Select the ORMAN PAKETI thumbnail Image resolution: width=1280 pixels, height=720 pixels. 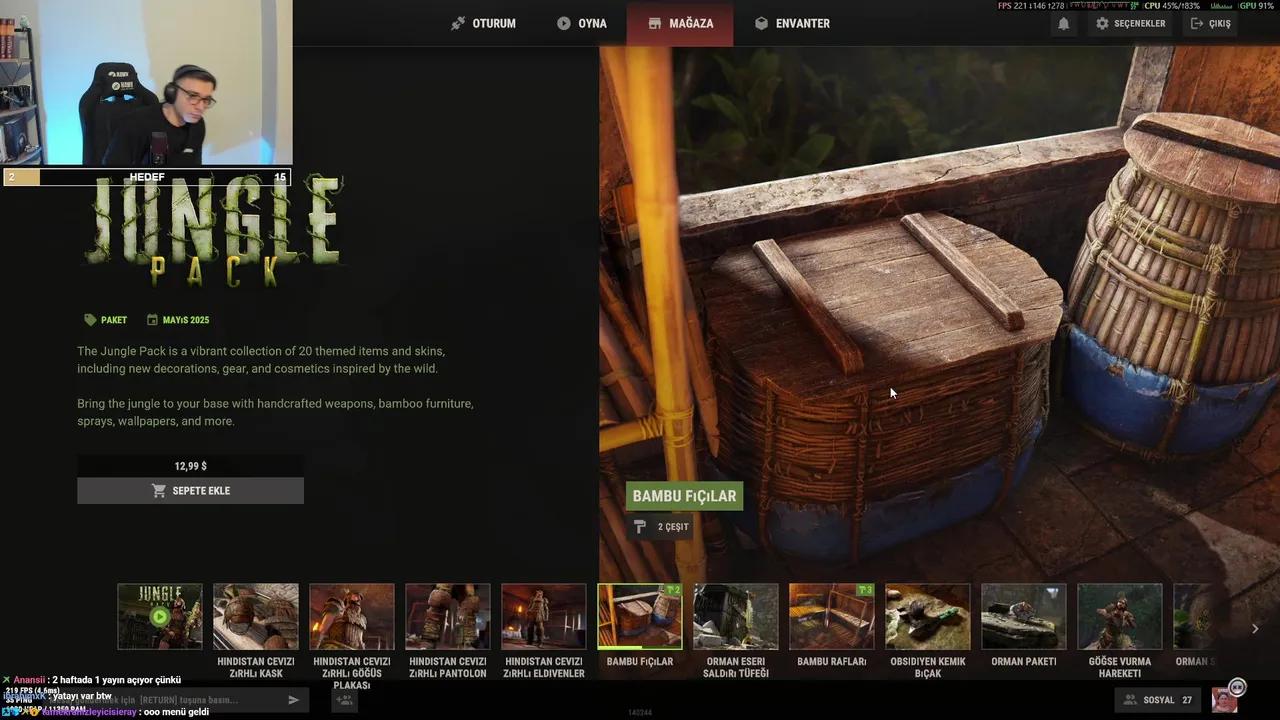1023,616
